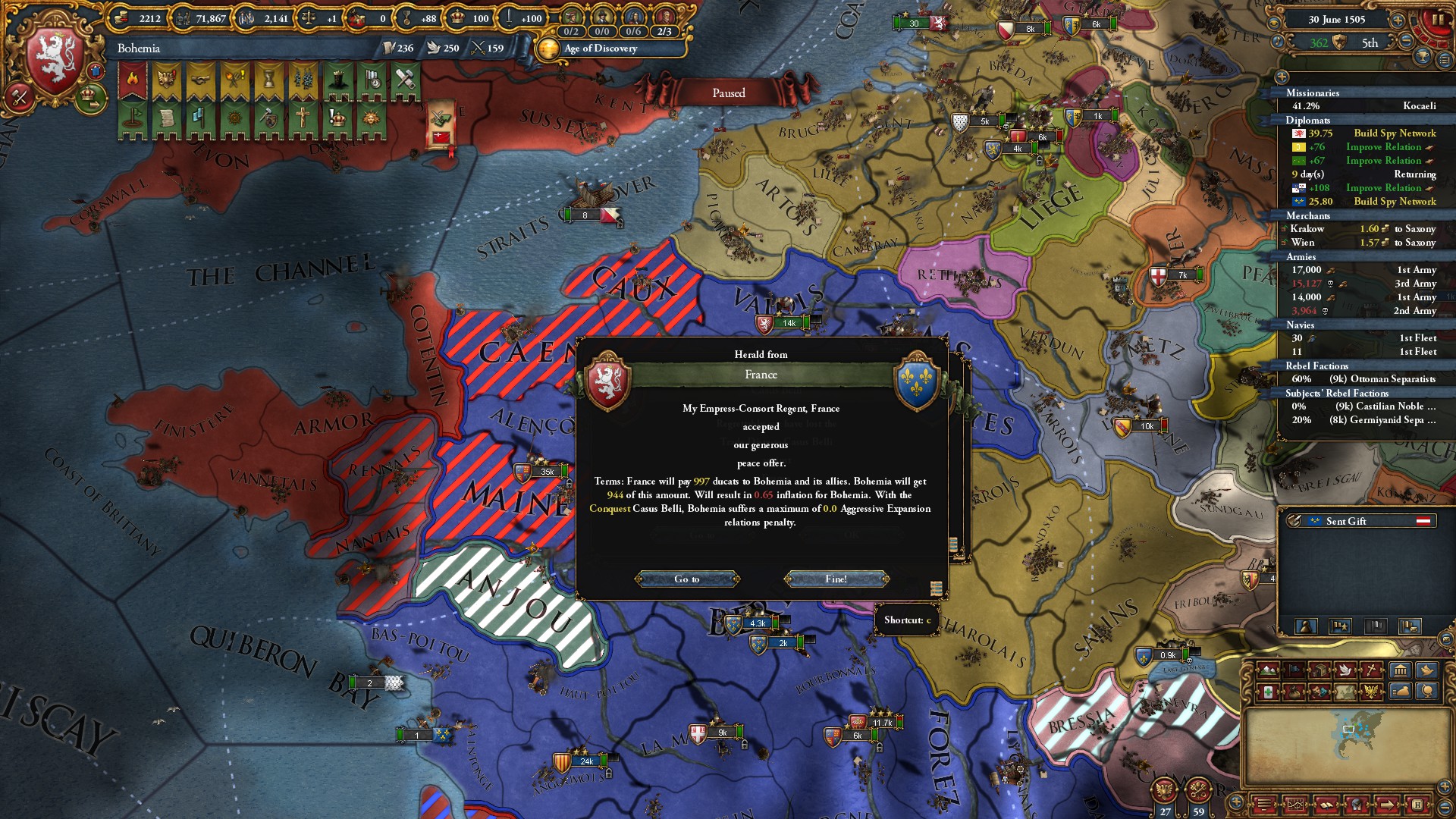Click the handshake alert banner
Screen dimensions: 1456x819
coord(201,80)
